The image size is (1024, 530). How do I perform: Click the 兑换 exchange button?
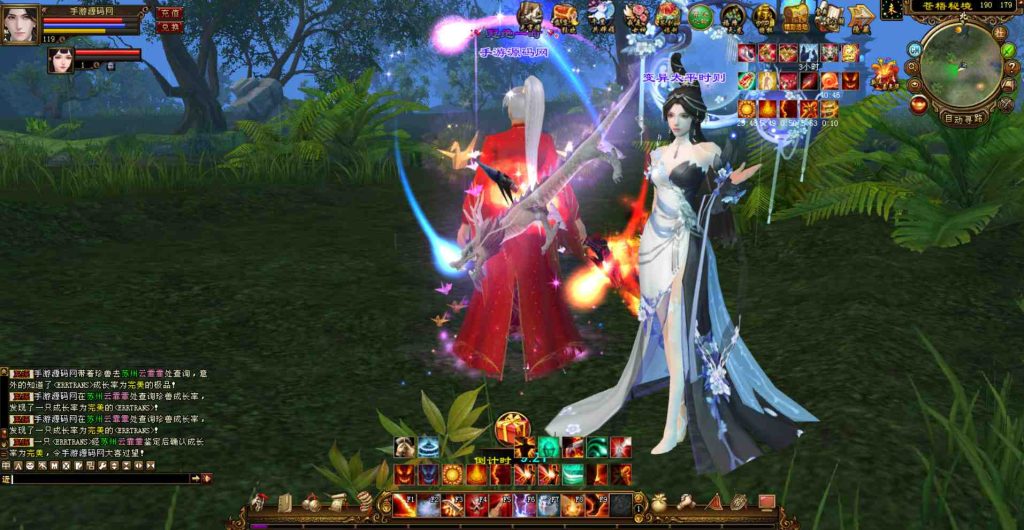point(169,27)
